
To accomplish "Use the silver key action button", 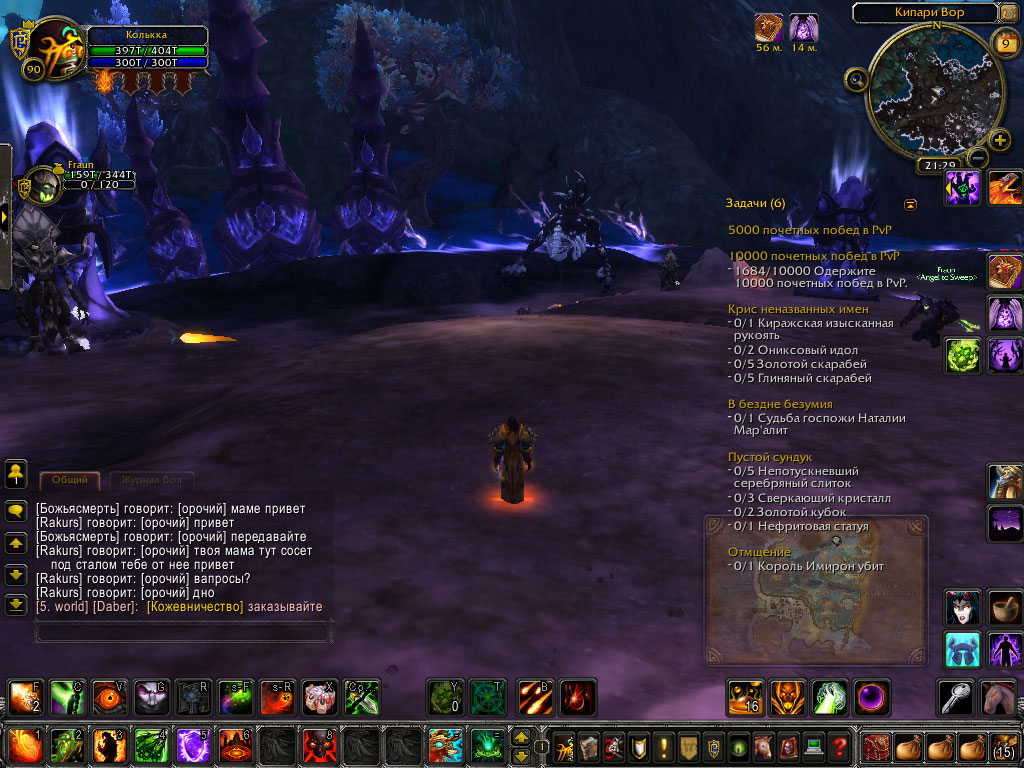I will (x=954, y=697).
